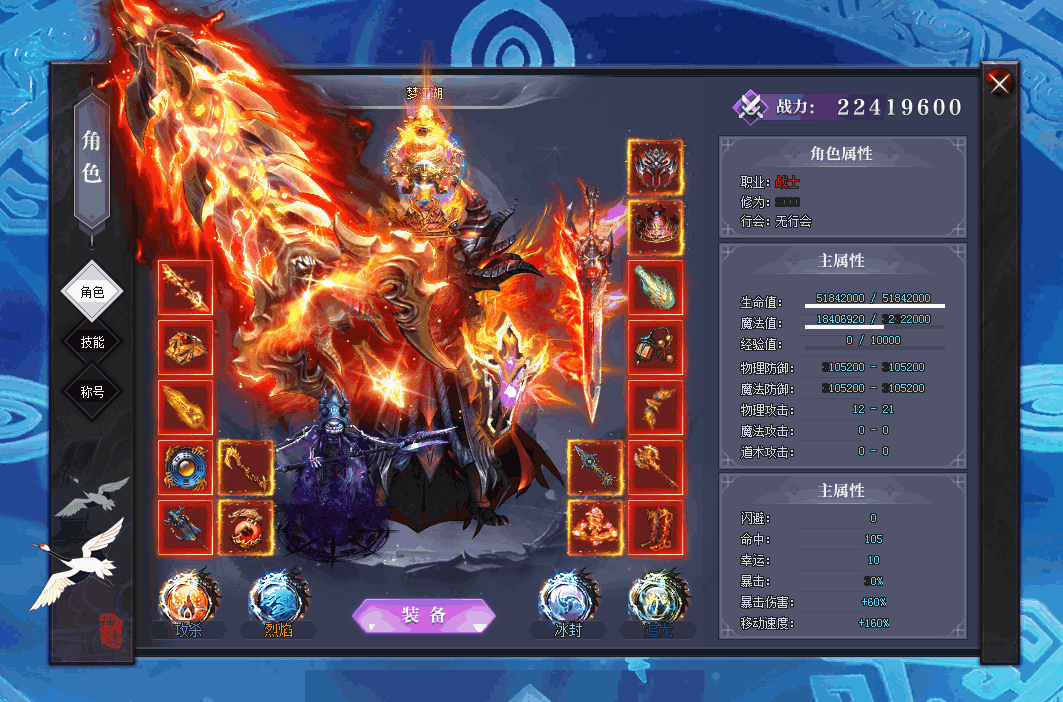Choose the lantern equipment slot
Image resolution: width=1063 pixels, height=702 pixels.
click(x=655, y=348)
